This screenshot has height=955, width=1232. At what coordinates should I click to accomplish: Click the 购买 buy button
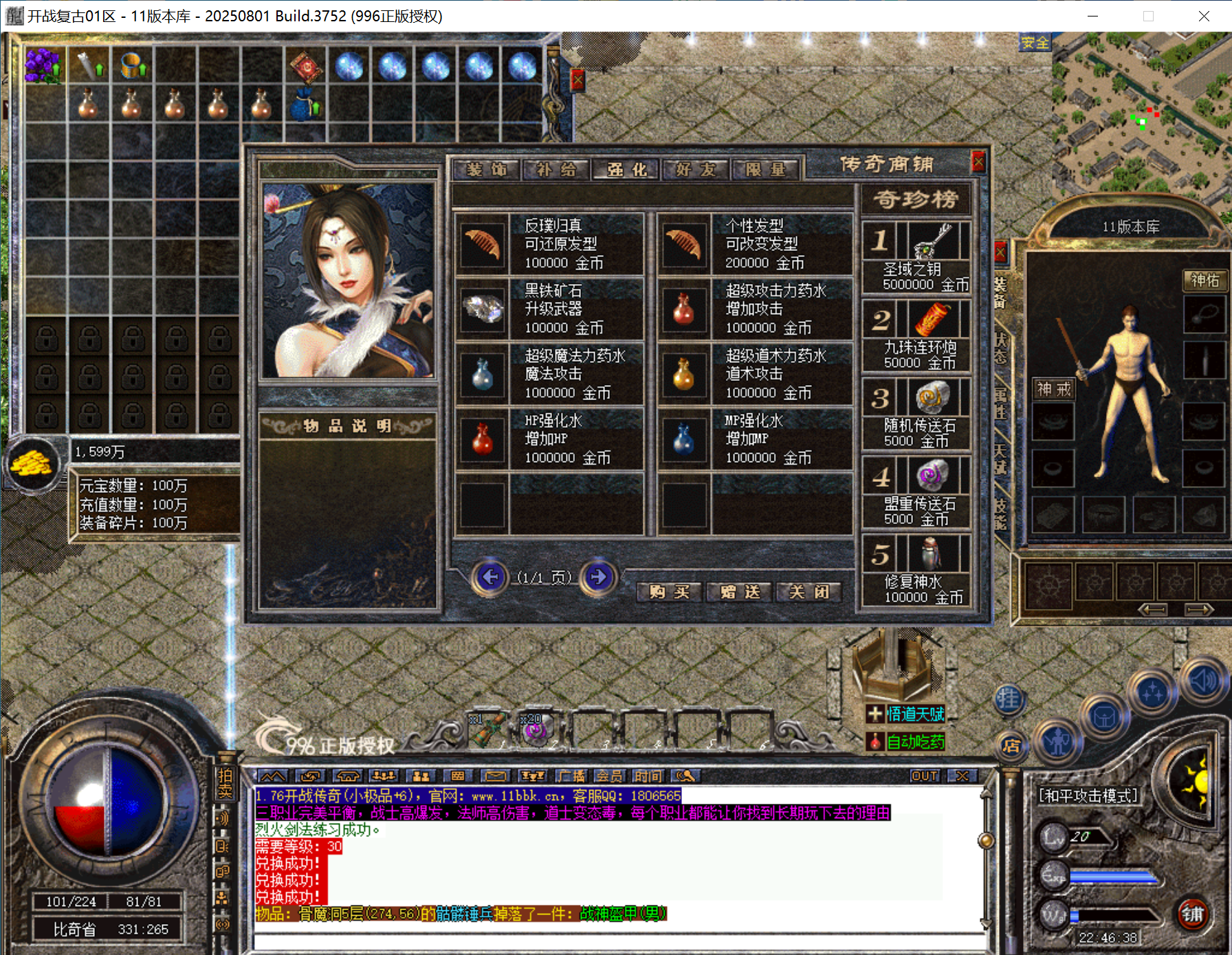[x=669, y=591]
